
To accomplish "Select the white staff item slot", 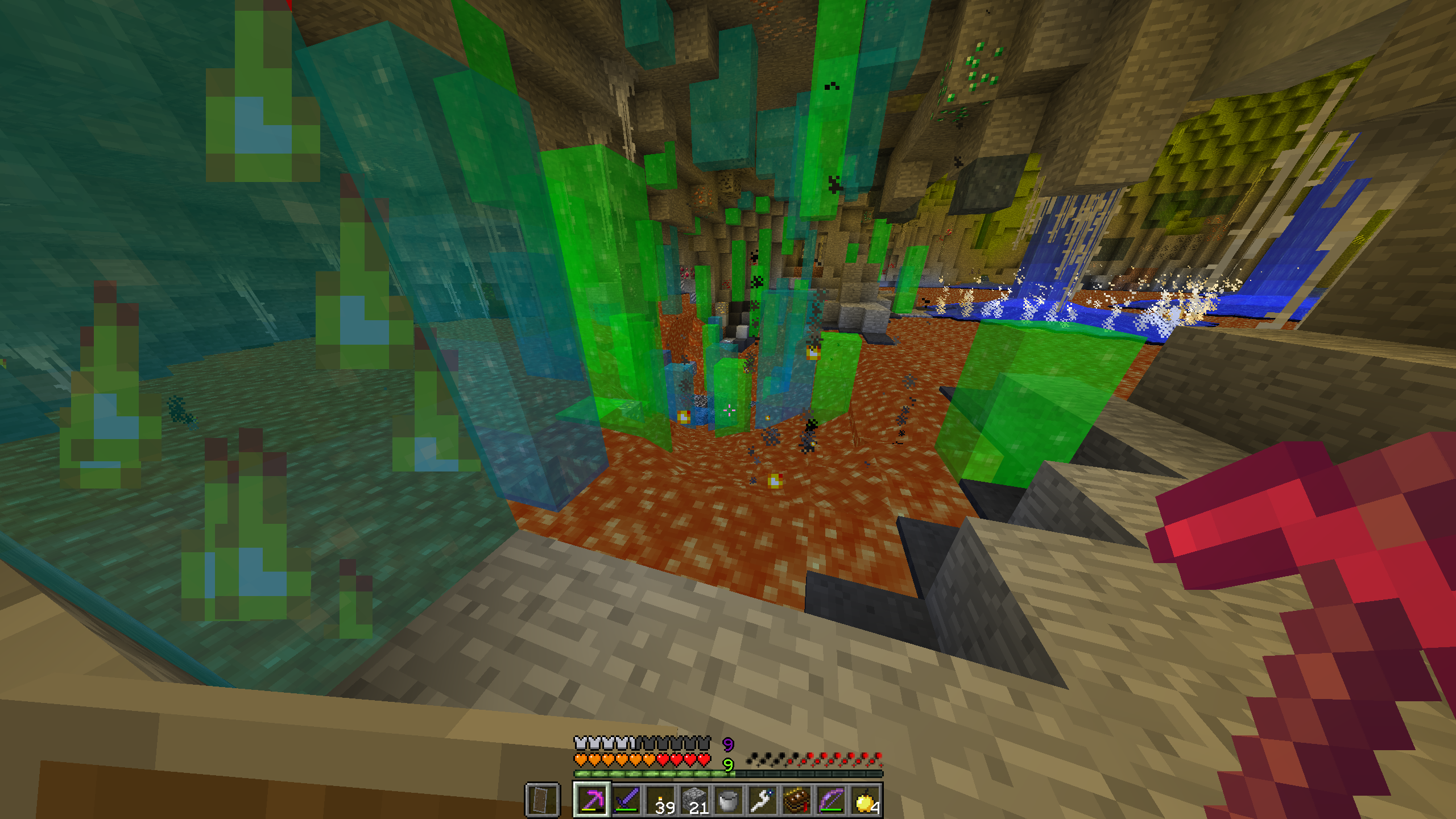I will pyautogui.click(x=763, y=800).
